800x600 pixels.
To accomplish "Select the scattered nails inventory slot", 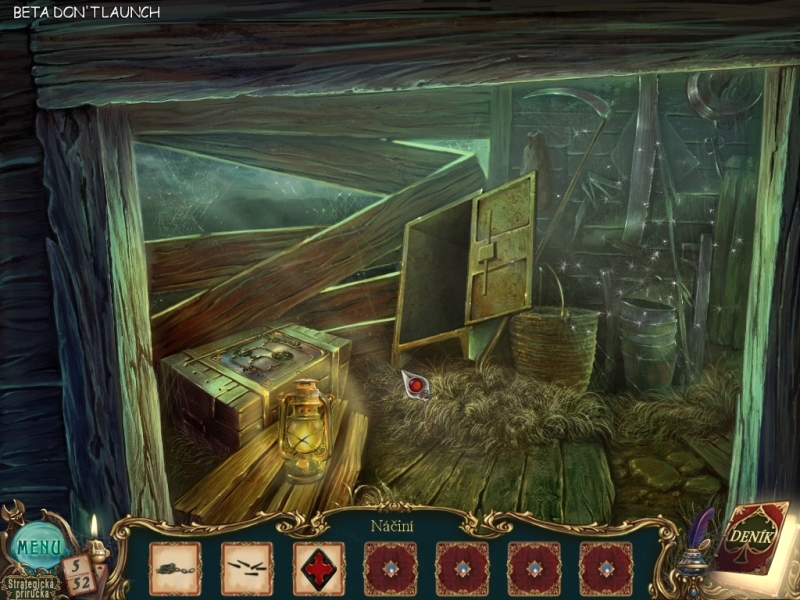I will [x=246, y=568].
